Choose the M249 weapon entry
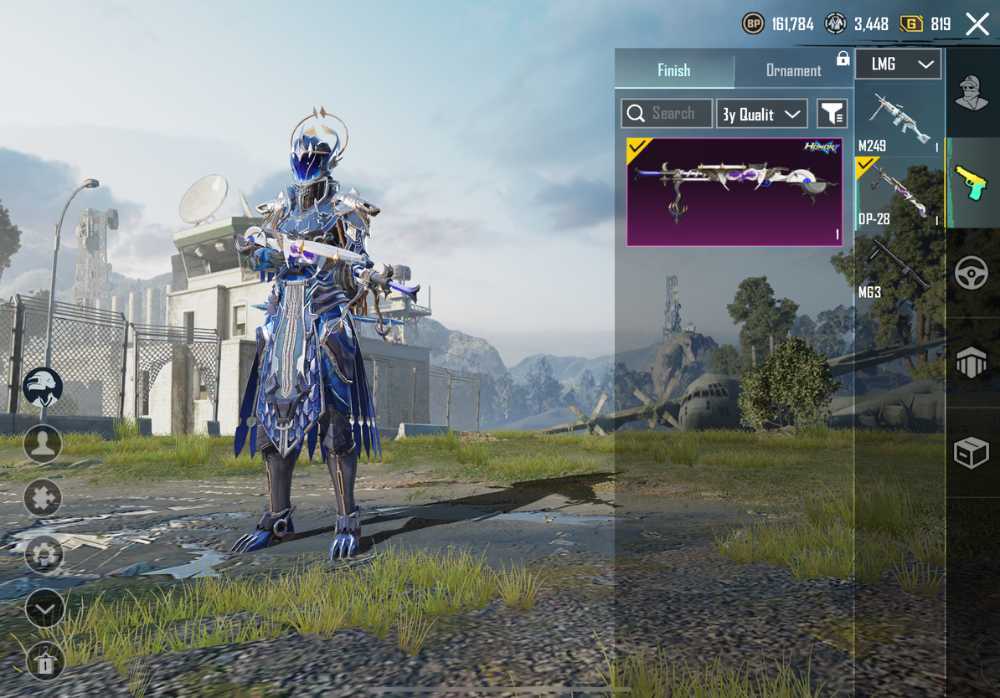The width and height of the screenshot is (1000, 698). [899, 119]
